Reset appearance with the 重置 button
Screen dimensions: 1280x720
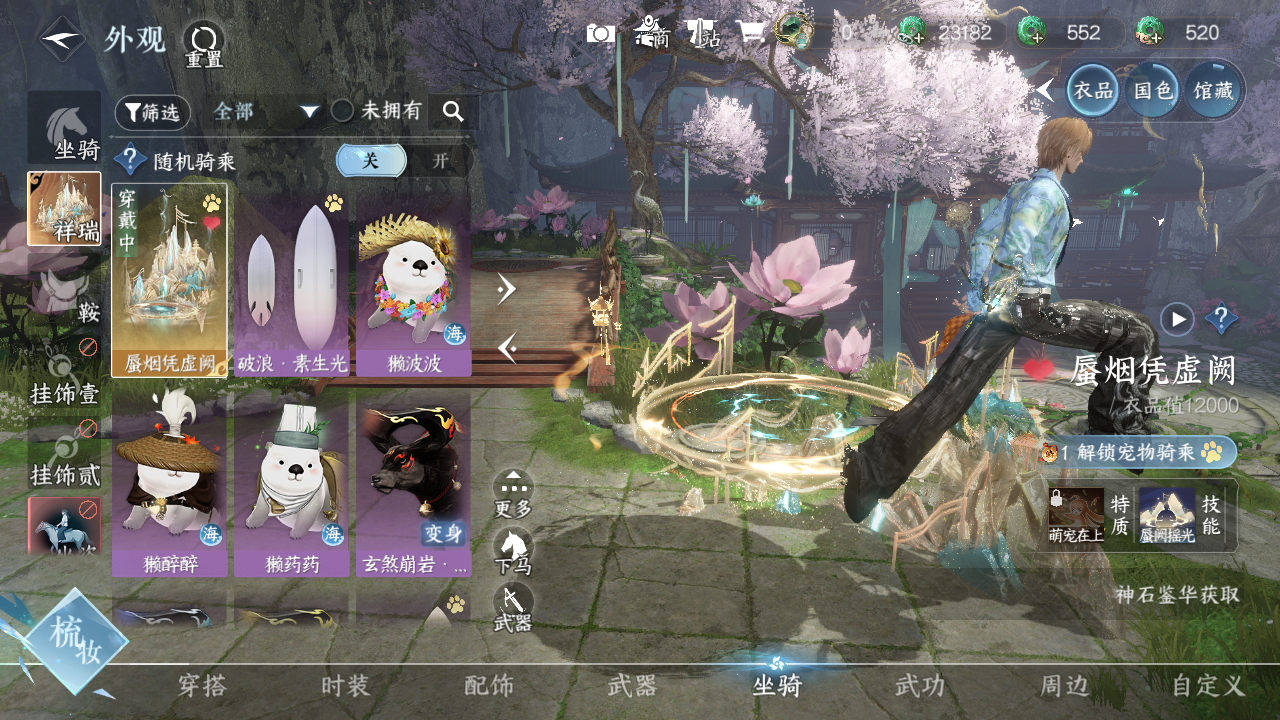204,43
